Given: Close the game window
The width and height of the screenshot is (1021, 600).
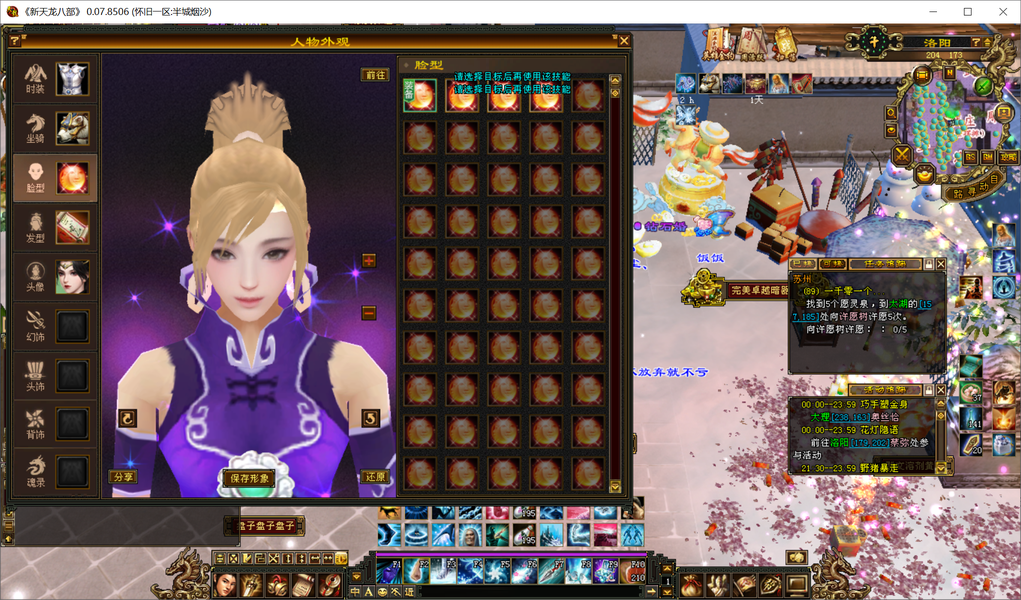Looking at the screenshot, I should tap(998, 12).
